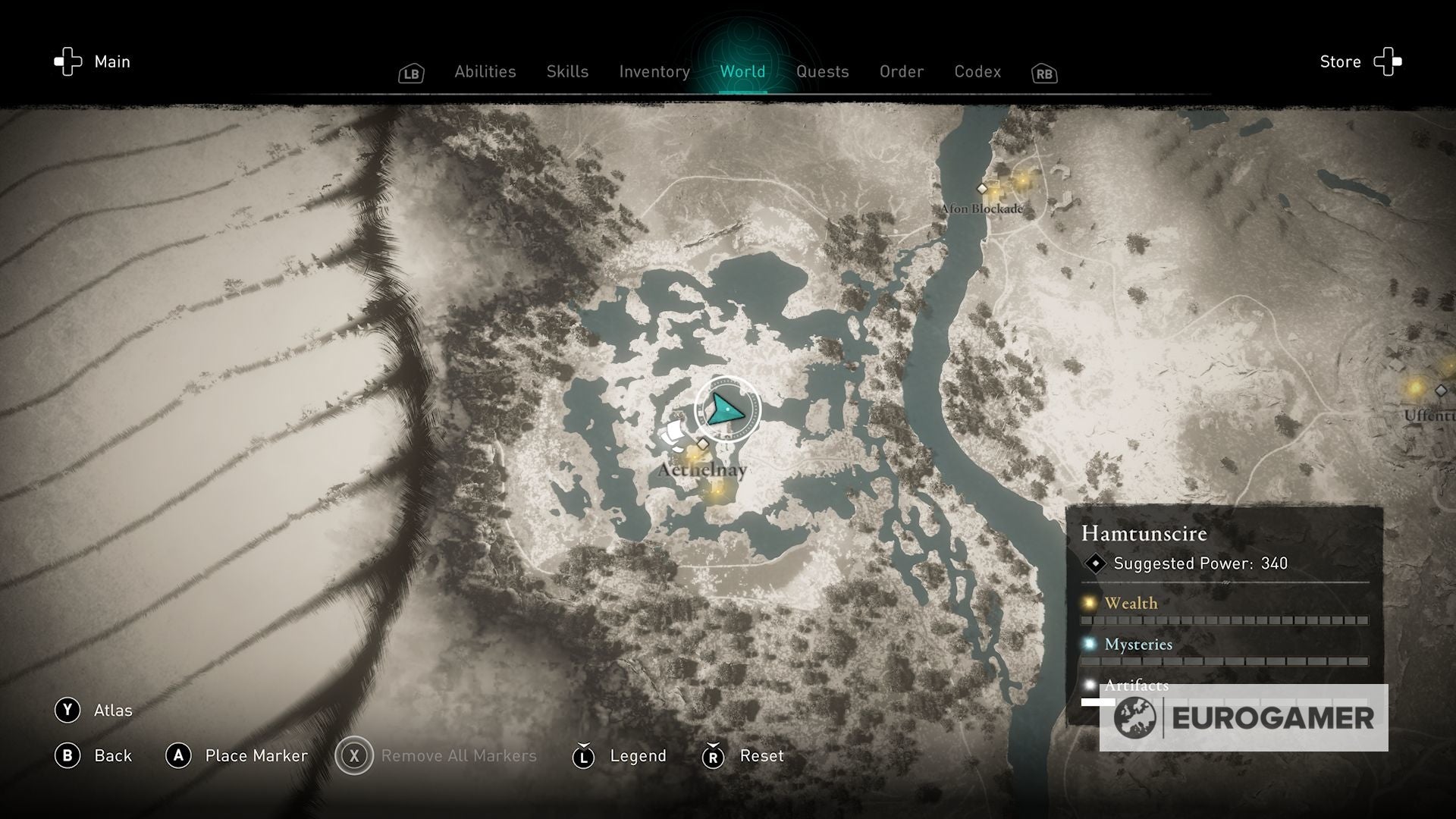Screen dimensions: 1456x819
Task: Open the Atlas view
Action: point(94,710)
